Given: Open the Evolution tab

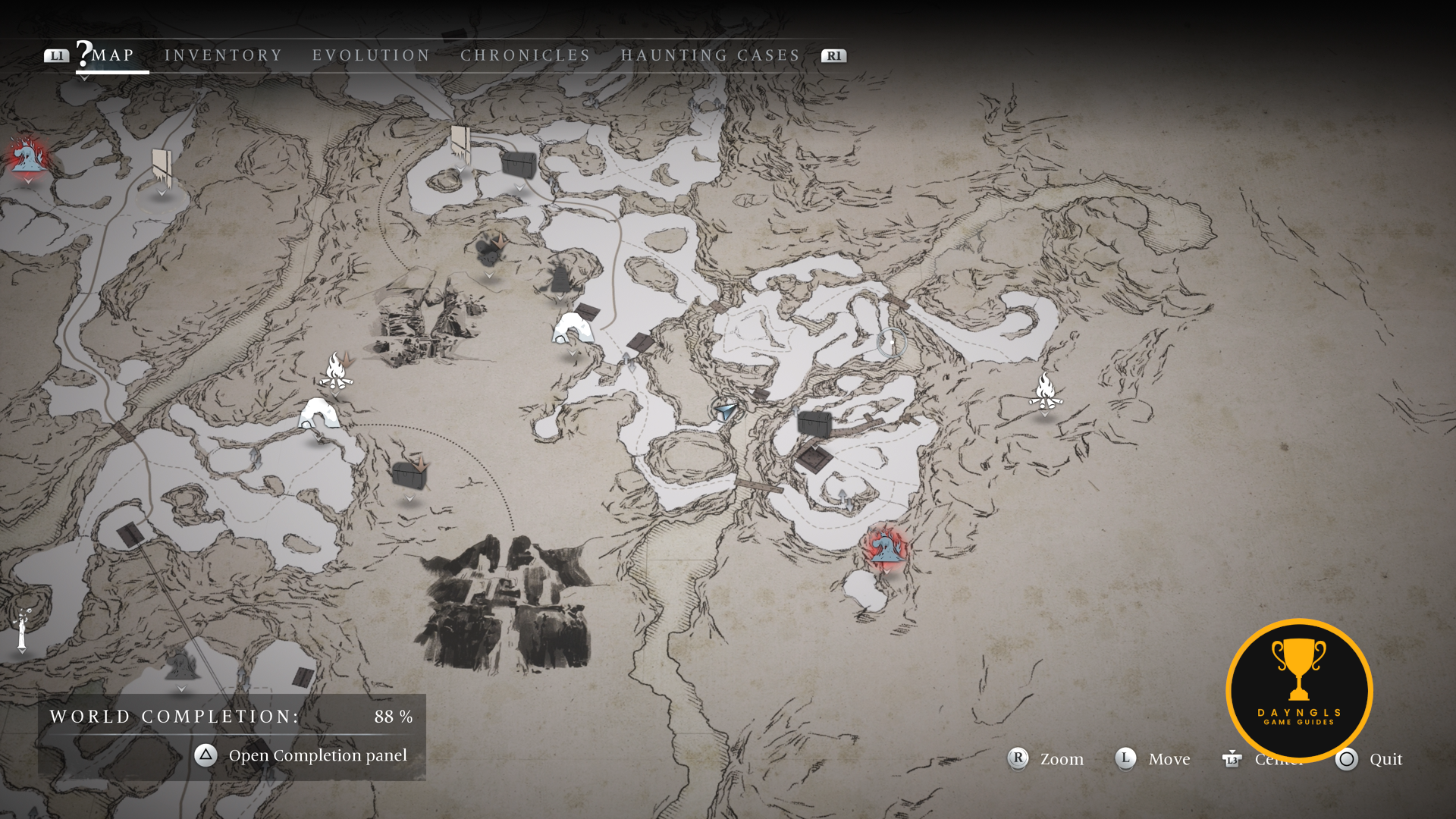Looking at the screenshot, I should click(x=371, y=55).
